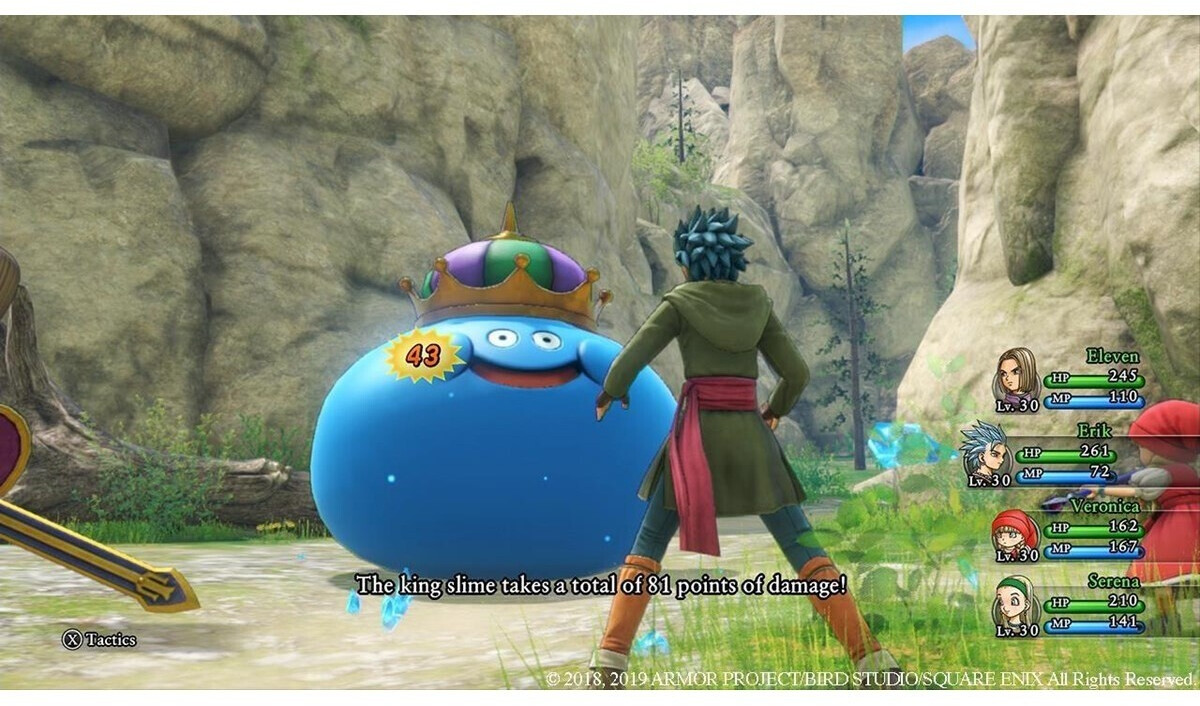Open the Tactics option
The width and height of the screenshot is (1200, 706).
tap(100, 639)
